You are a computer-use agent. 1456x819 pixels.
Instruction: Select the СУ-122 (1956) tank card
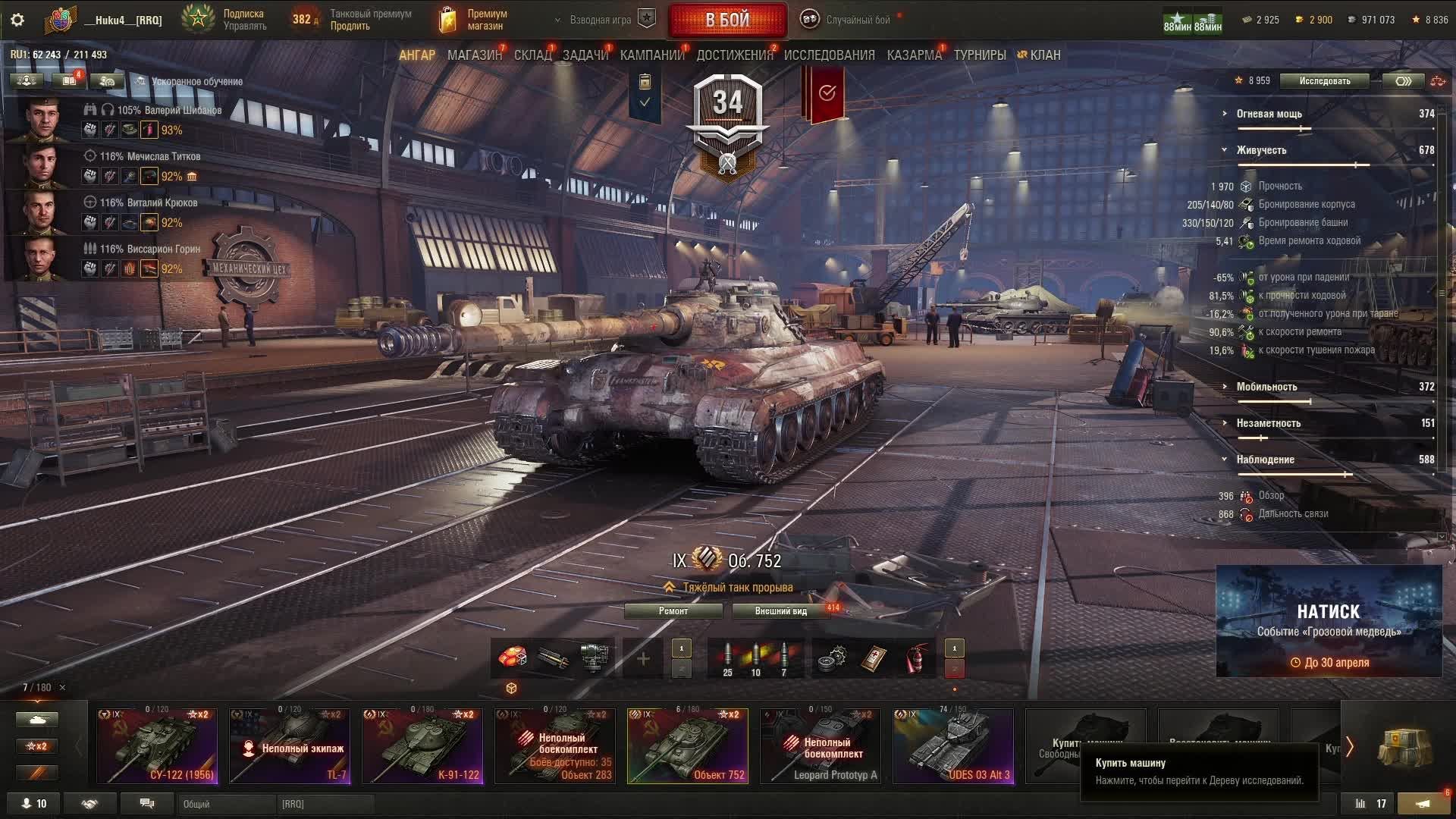point(157,745)
